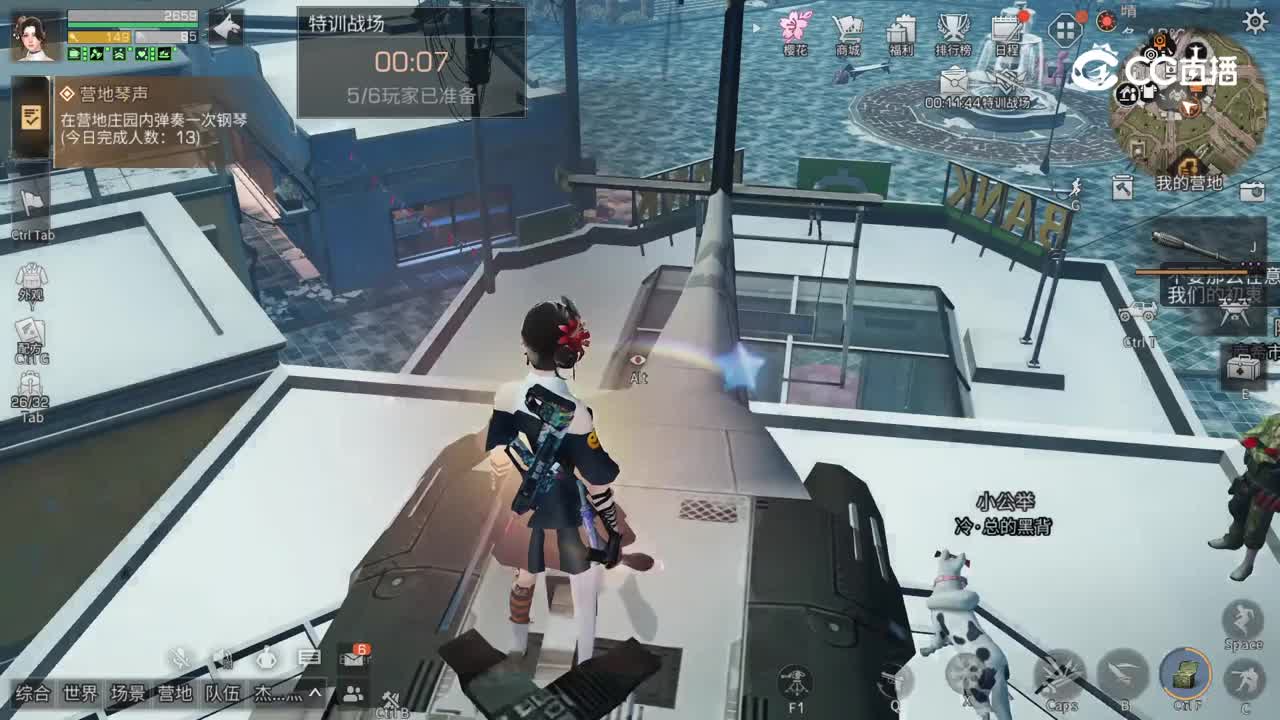Screen dimensions: 1280x720
Task: Click the arrow beside the sakura icon
Action: pyautogui.click(x=757, y=29)
